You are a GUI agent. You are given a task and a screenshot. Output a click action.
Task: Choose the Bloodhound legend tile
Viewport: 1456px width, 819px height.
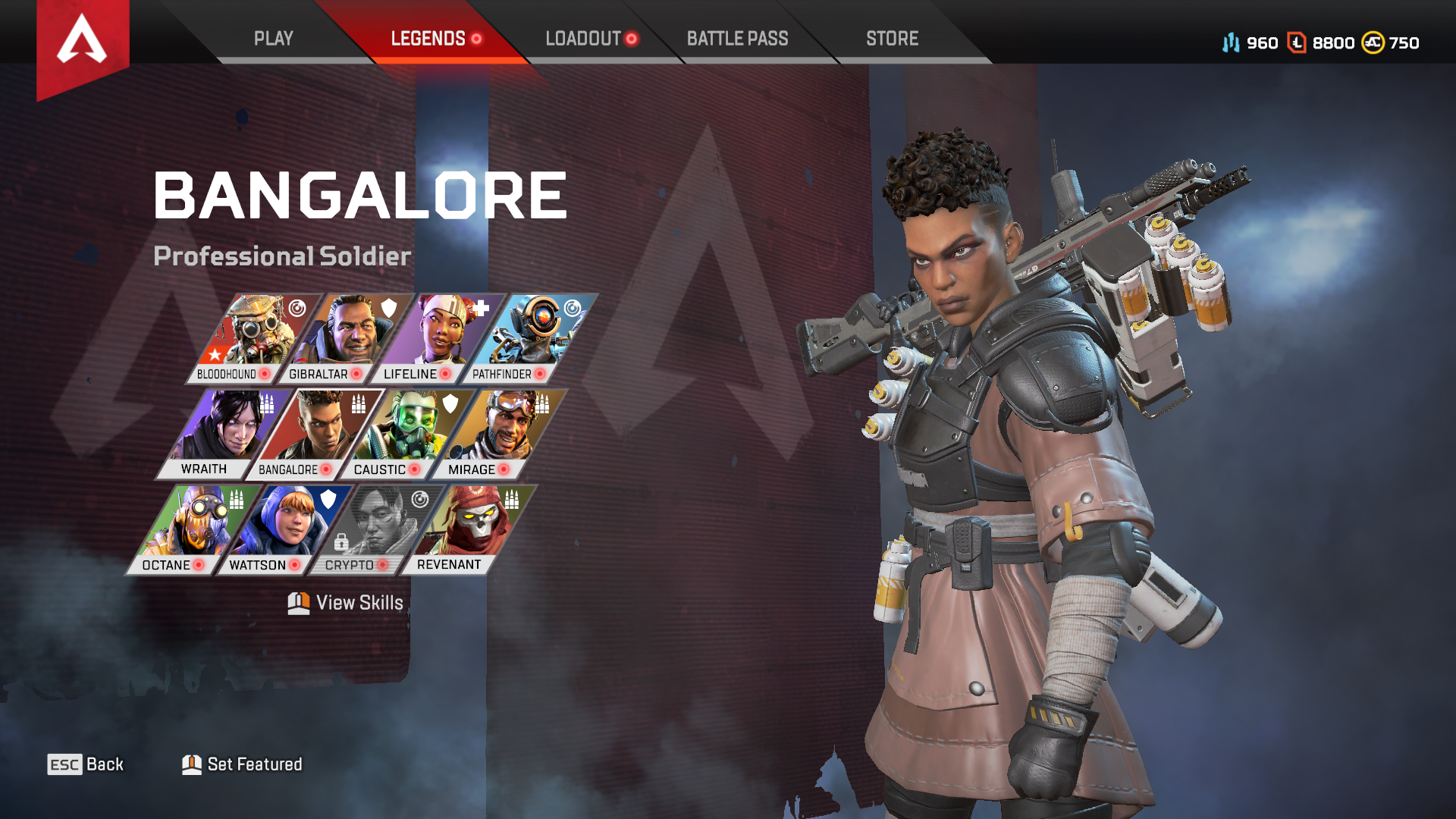pyautogui.click(x=249, y=338)
